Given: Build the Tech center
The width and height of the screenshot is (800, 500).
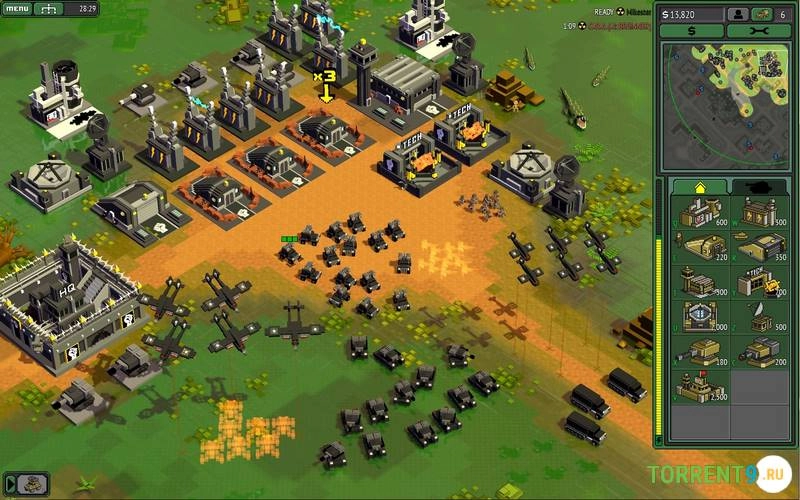Looking at the screenshot, I should pyautogui.click(x=761, y=282).
